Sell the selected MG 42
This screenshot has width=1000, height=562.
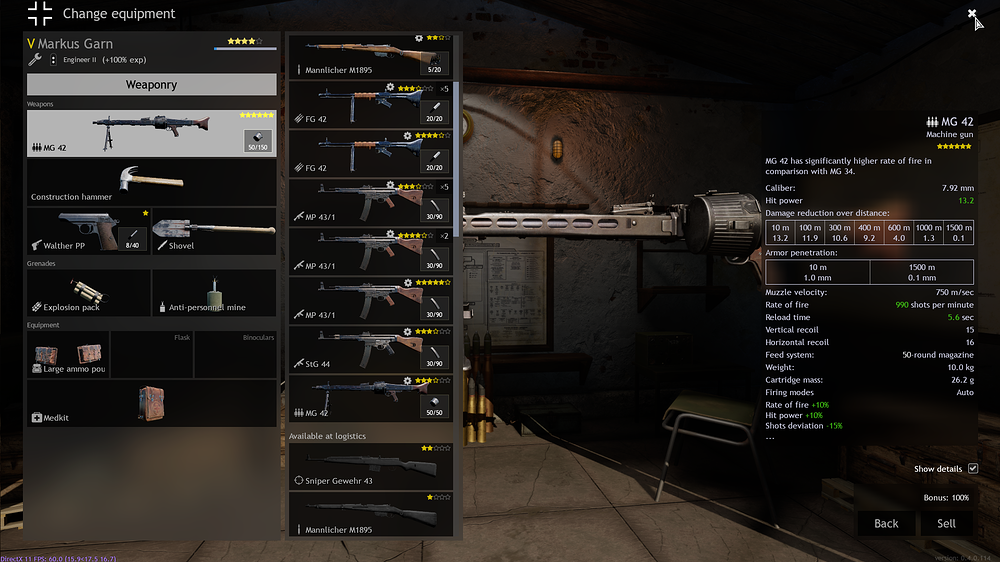point(946,523)
